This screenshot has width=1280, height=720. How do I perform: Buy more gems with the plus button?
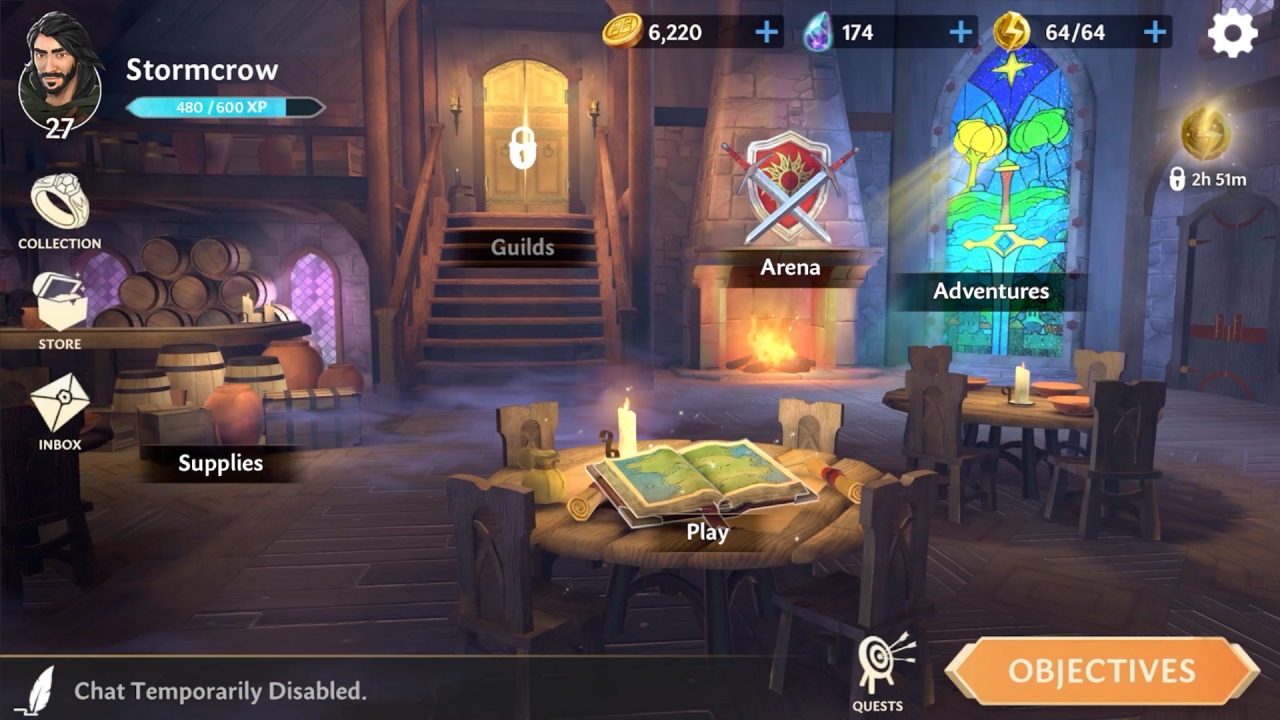pyautogui.click(x=960, y=31)
